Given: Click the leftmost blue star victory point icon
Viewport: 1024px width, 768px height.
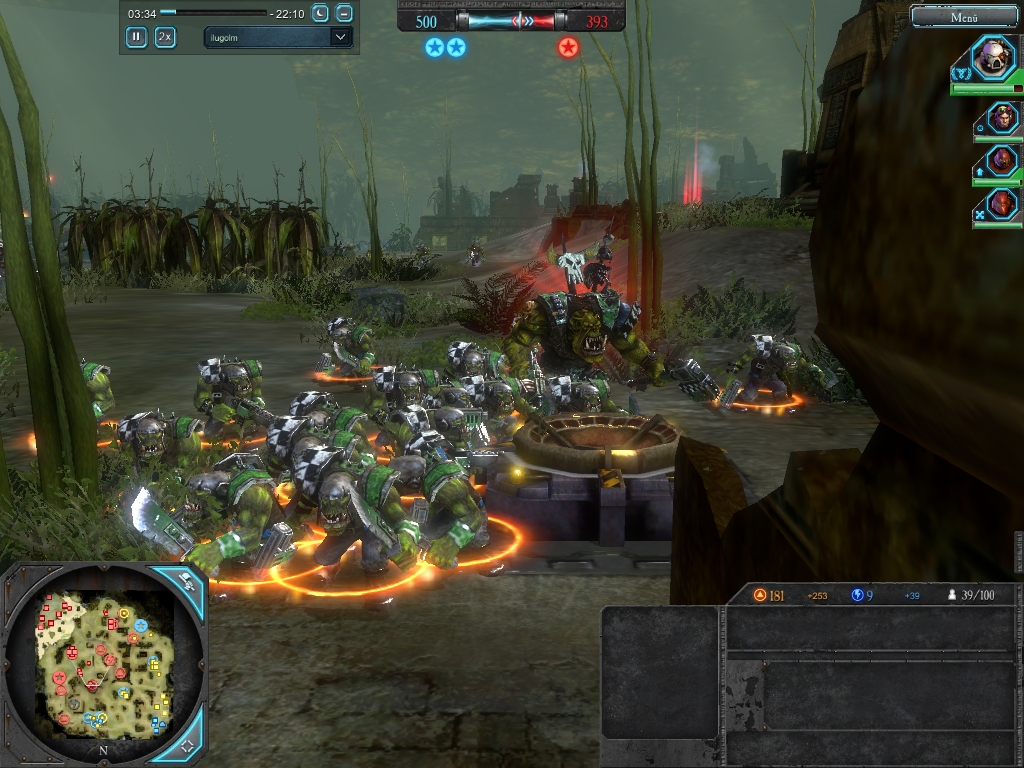Looking at the screenshot, I should coord(434,47).
